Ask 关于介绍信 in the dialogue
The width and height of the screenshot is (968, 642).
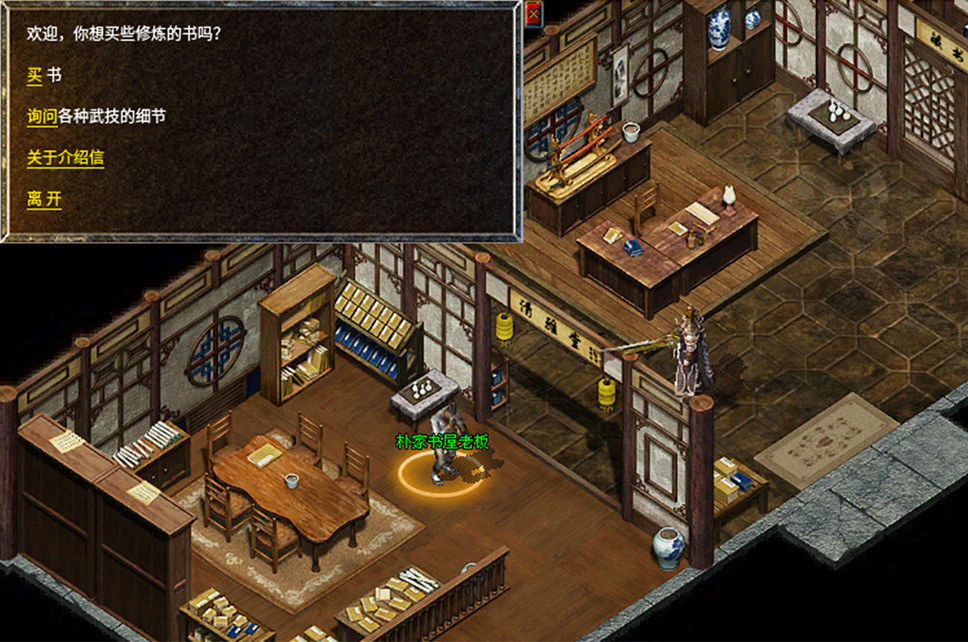65,158
